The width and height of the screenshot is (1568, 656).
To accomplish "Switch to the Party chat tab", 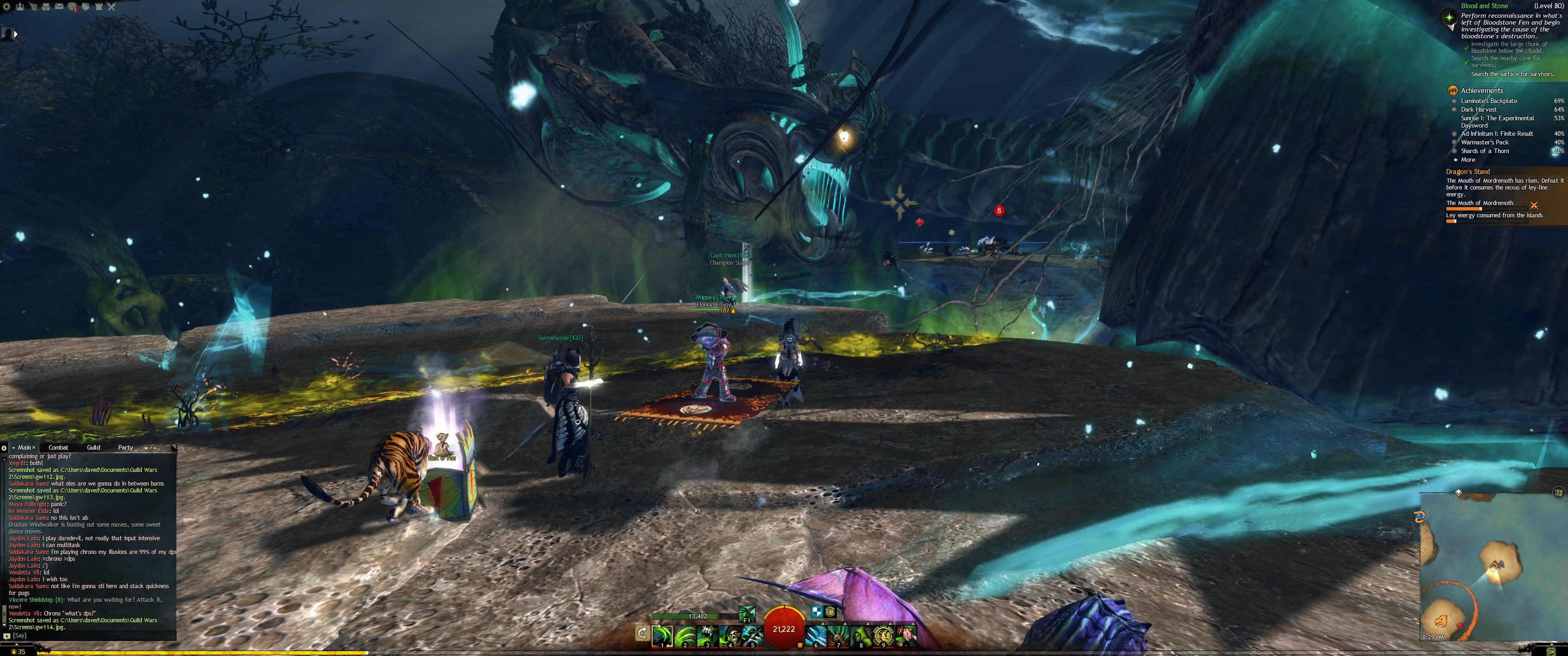I will (125, 447).
